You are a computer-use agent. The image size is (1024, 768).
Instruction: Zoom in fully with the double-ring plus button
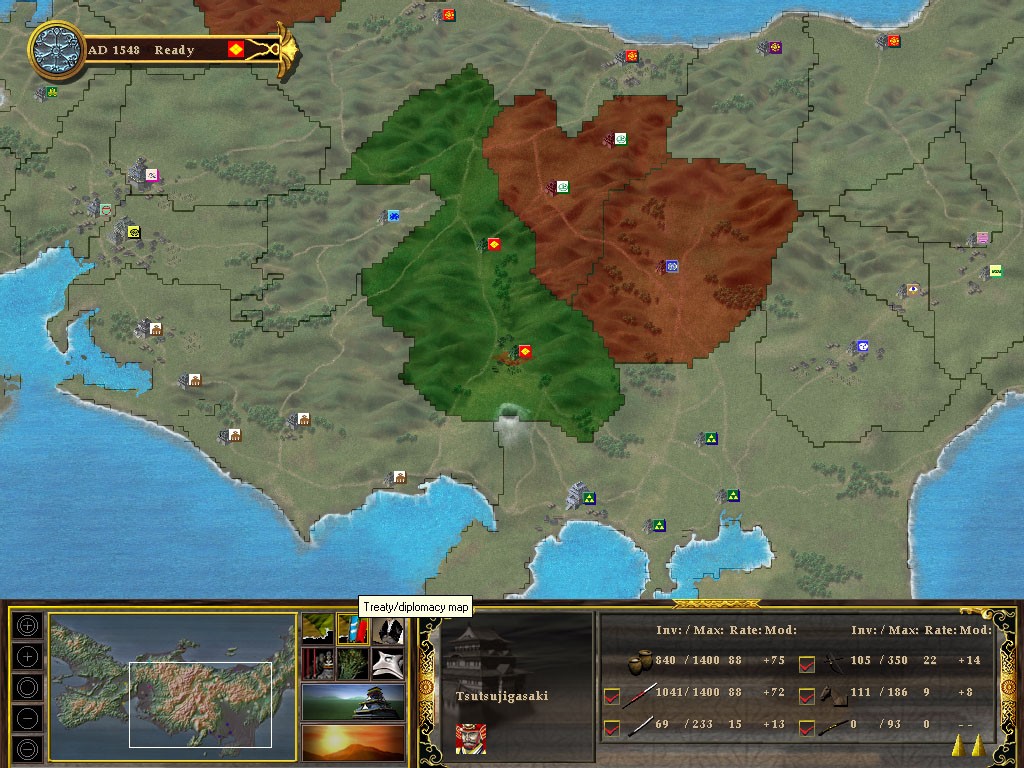pyautogui.click(x=28, y=624)
